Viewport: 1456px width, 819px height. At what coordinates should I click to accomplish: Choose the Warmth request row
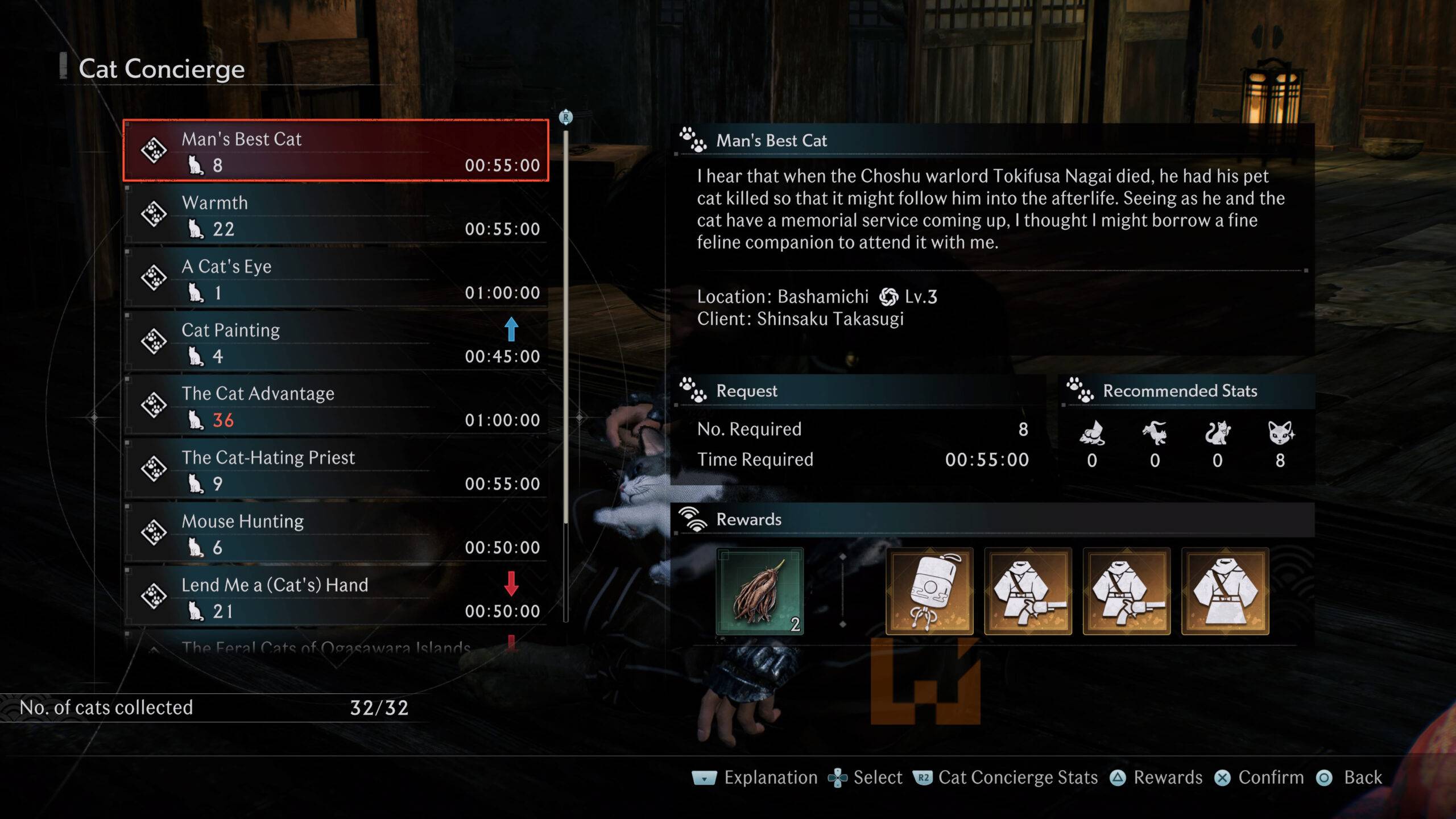336,215
